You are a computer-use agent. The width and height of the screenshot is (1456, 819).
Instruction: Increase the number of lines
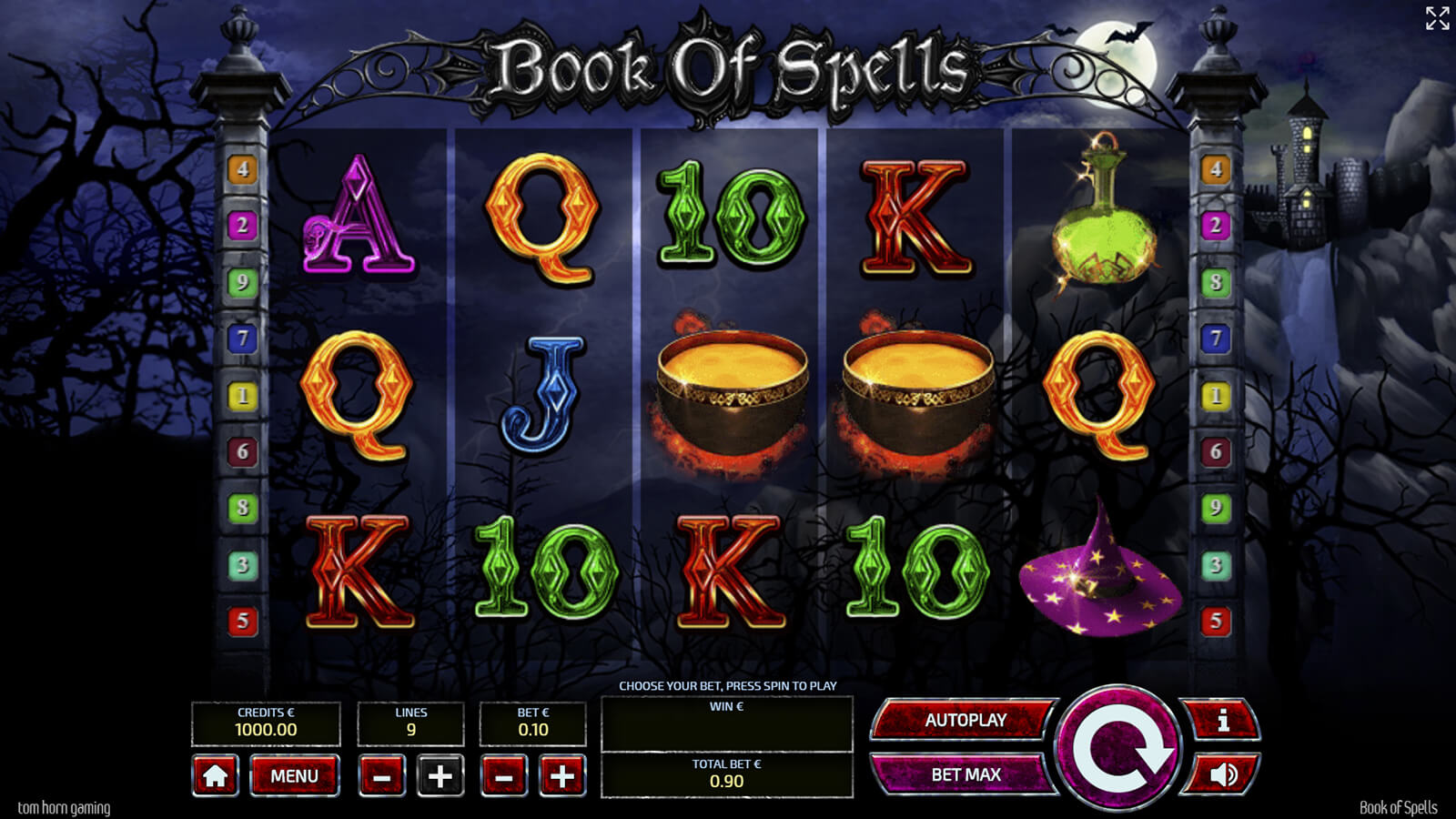[x=440, y=776]
